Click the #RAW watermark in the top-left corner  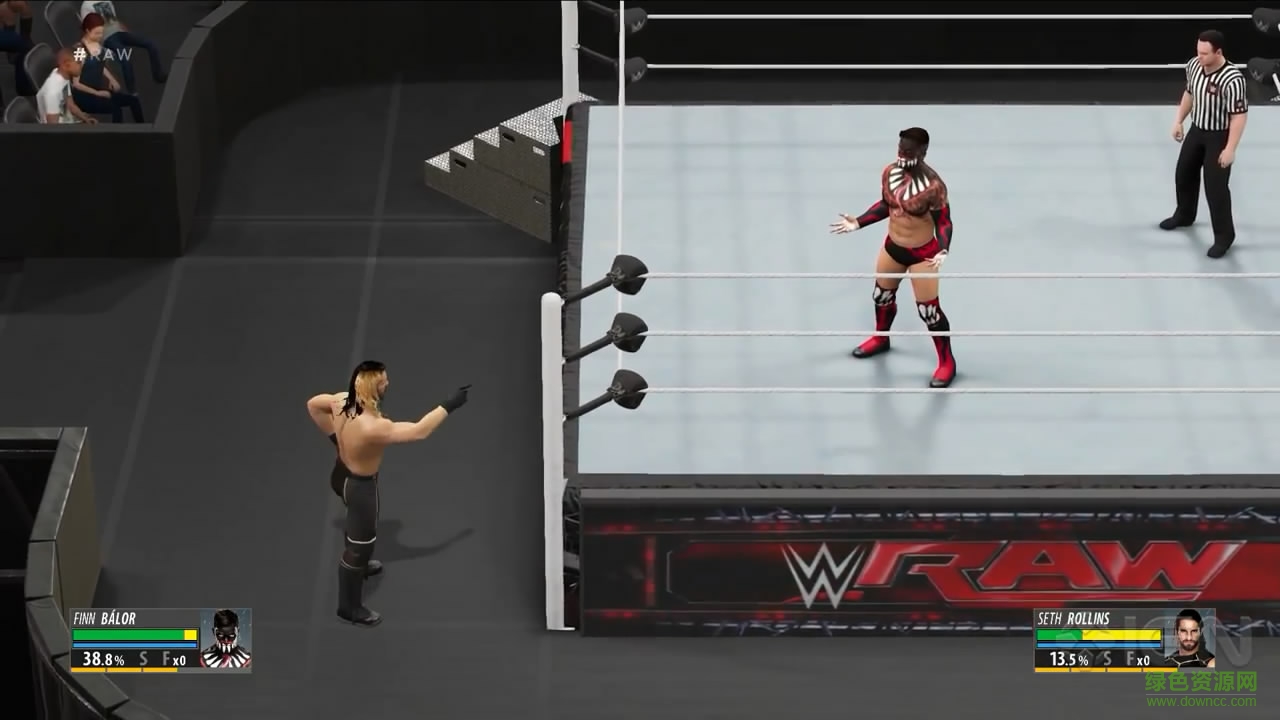click(x=104, y=57)
